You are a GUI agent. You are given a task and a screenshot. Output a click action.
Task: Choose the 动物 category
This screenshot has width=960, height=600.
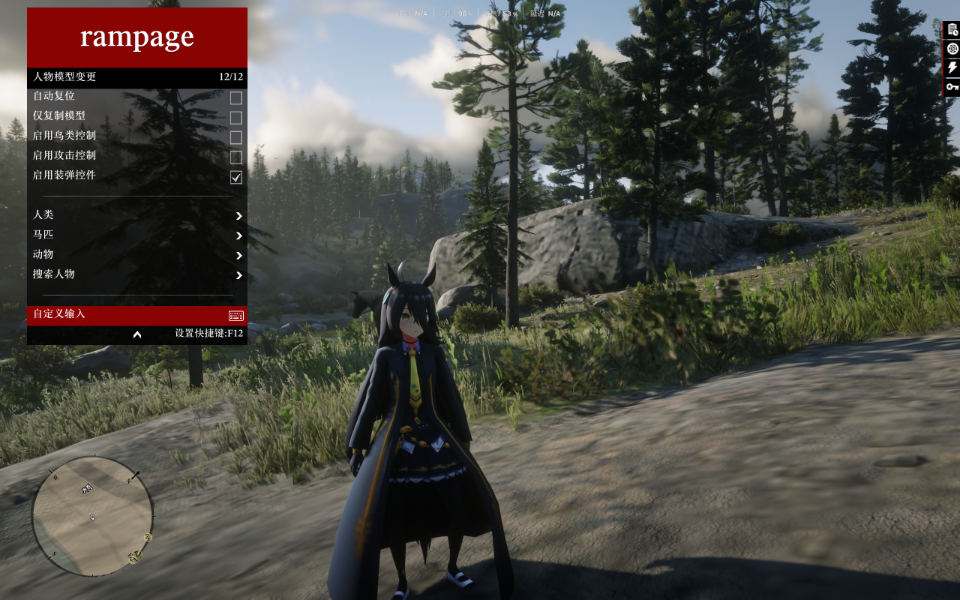click(x=137, y=255)
